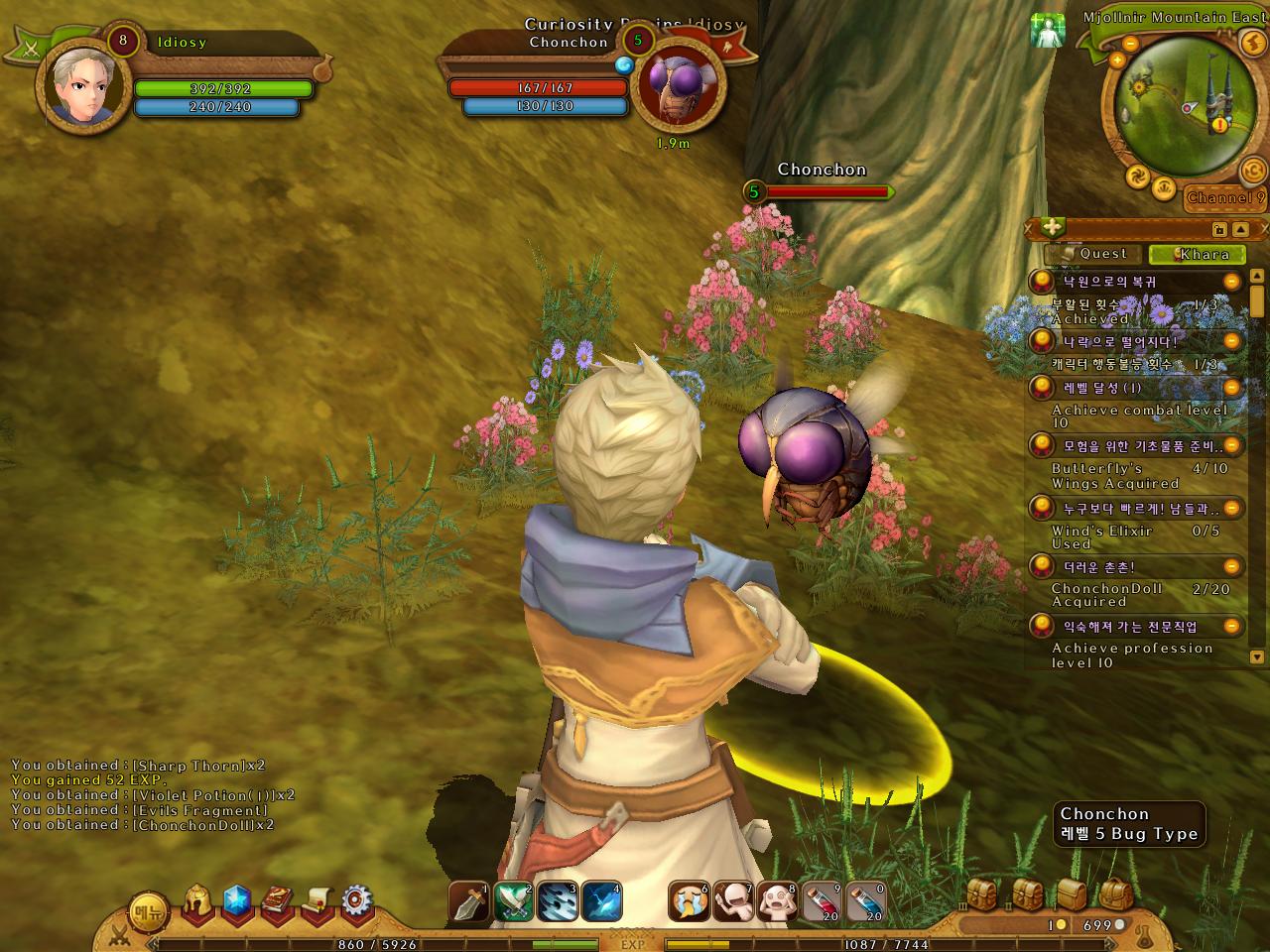This screenshot has height=952, width=1270.
Task: Use the red potion in slot 9
Action: (822, 901)
